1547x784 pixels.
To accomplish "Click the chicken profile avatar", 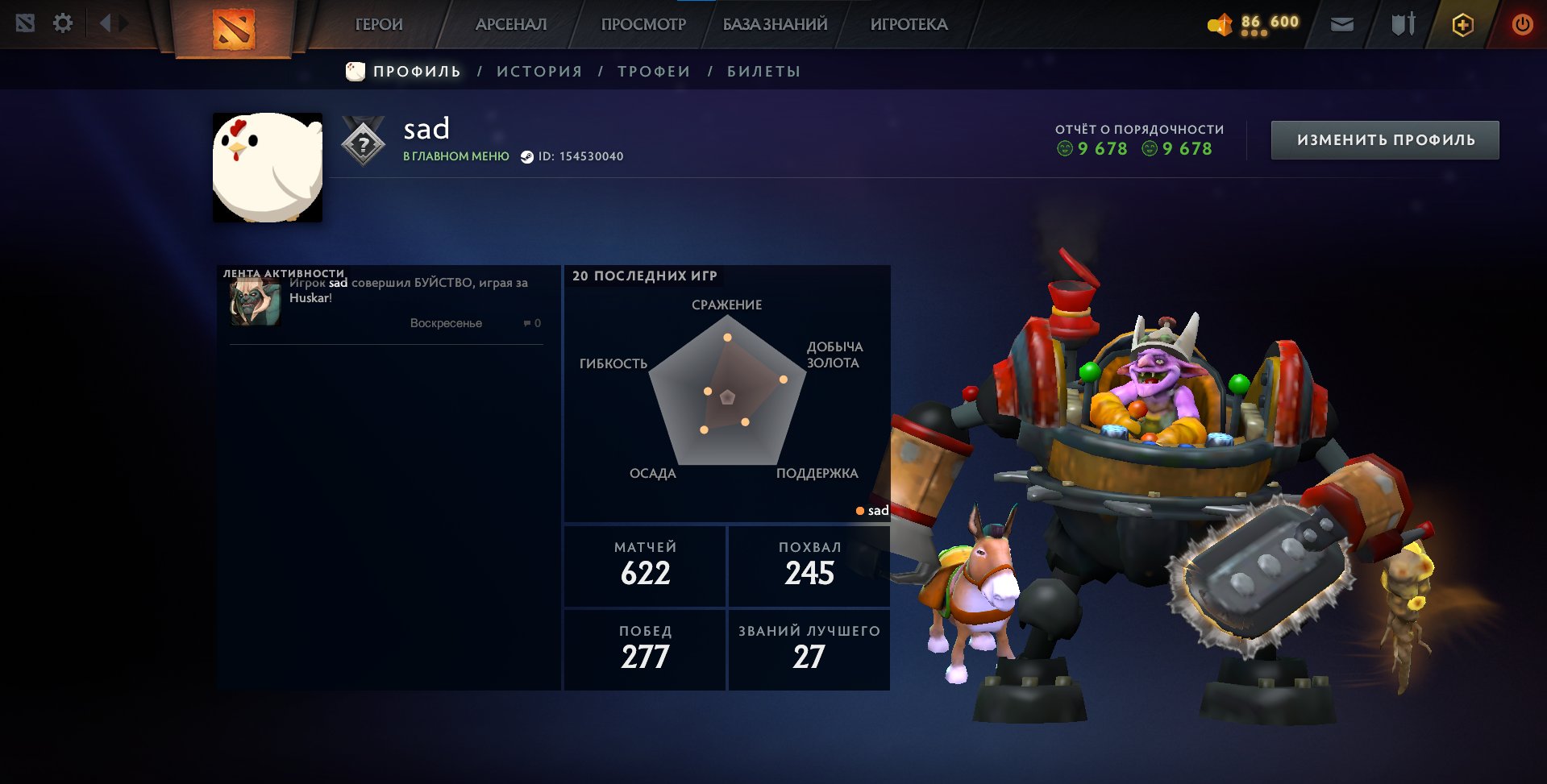I will click(268, 168).
